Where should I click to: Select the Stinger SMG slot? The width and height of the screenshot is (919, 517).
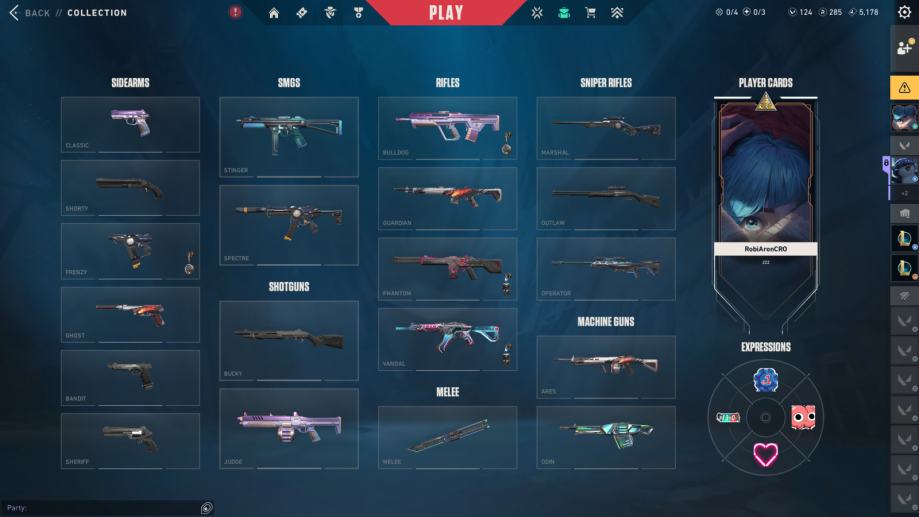pos(288,137)
